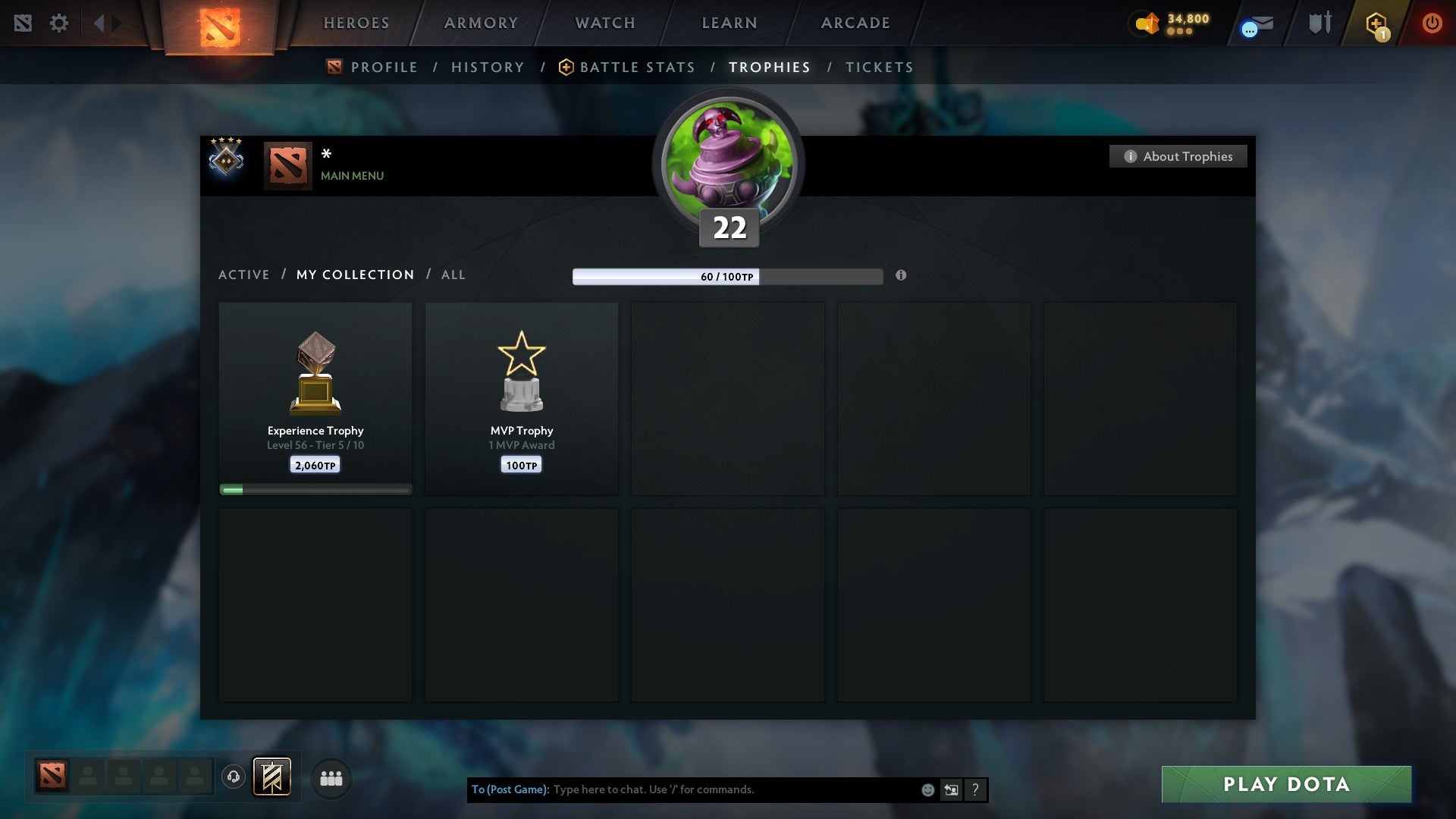
Task: Open voice chat headset icon in party bar
Action: 234,777
